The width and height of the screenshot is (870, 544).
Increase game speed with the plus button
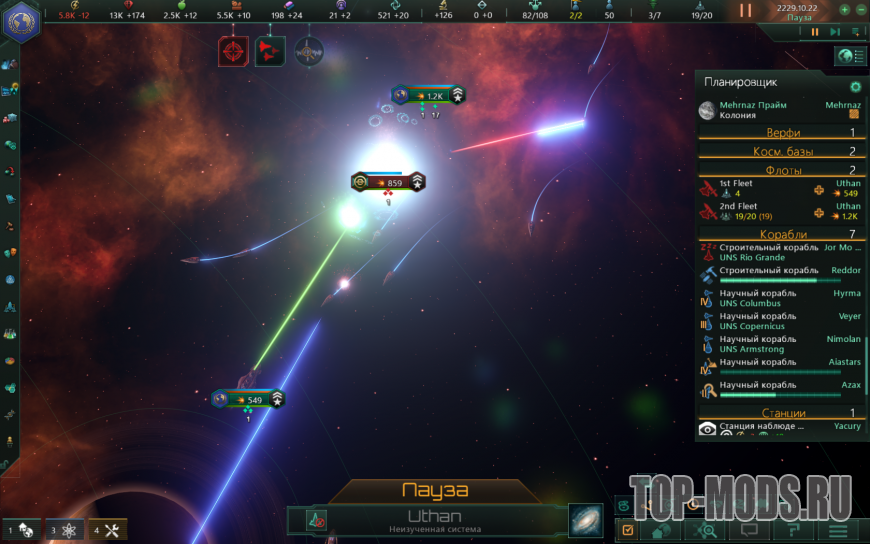[845, 9]
